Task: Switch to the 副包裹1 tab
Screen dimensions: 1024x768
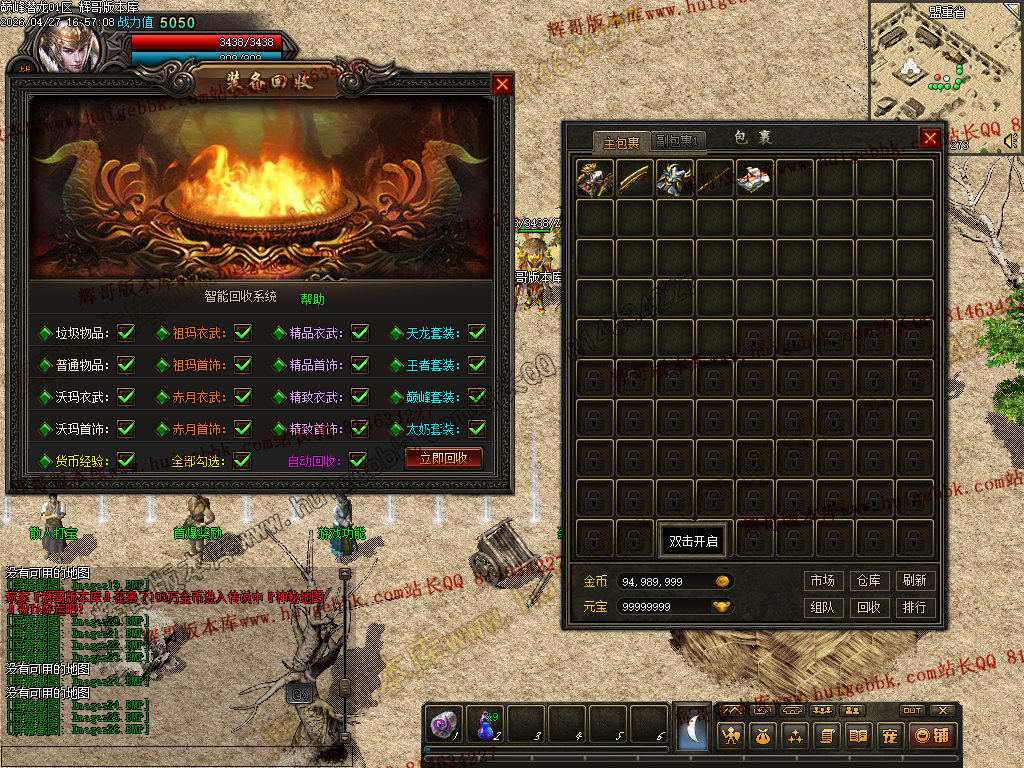Action: pos(678,141)
